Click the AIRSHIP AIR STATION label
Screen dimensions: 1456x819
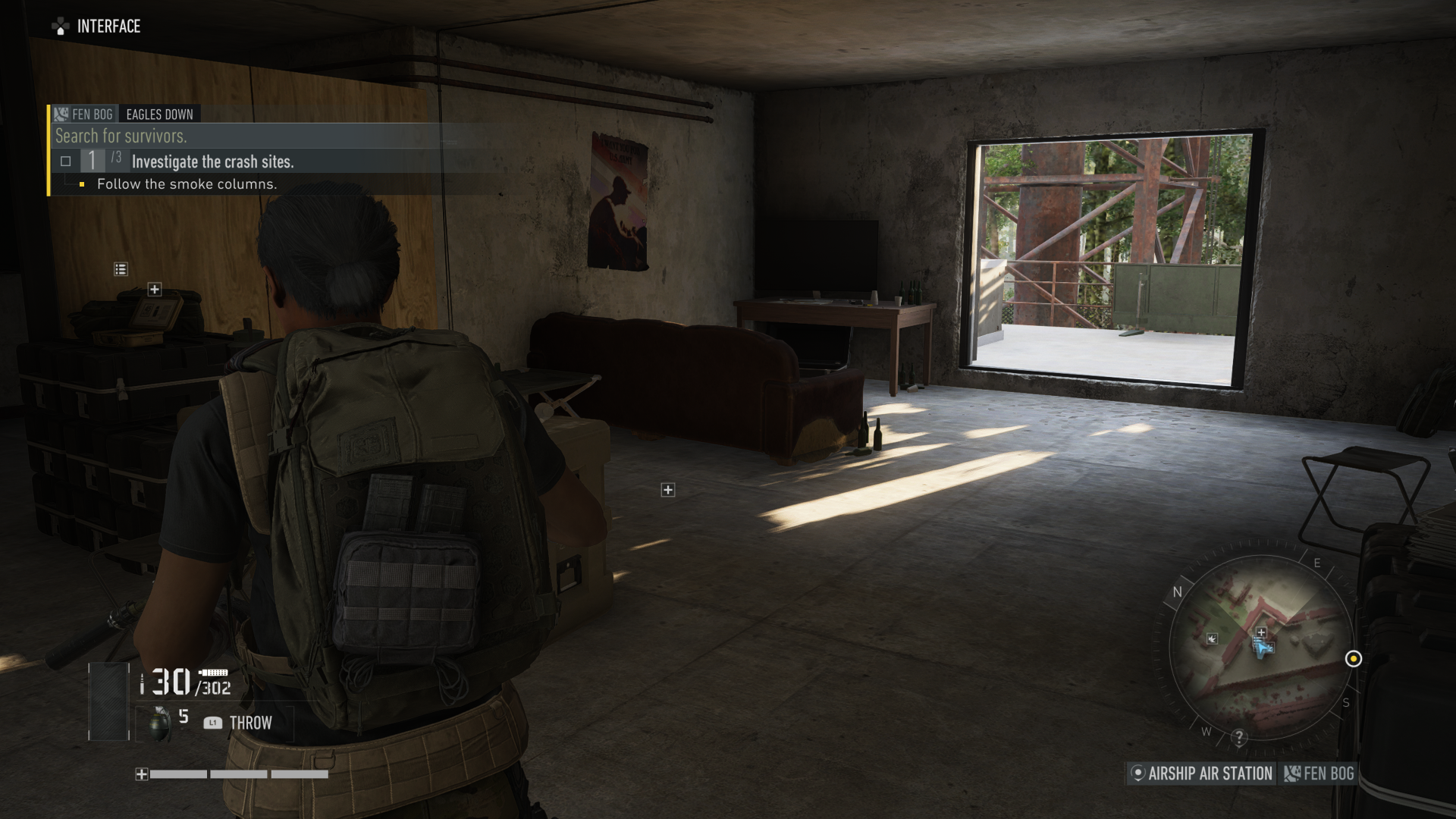point(1210,773)
